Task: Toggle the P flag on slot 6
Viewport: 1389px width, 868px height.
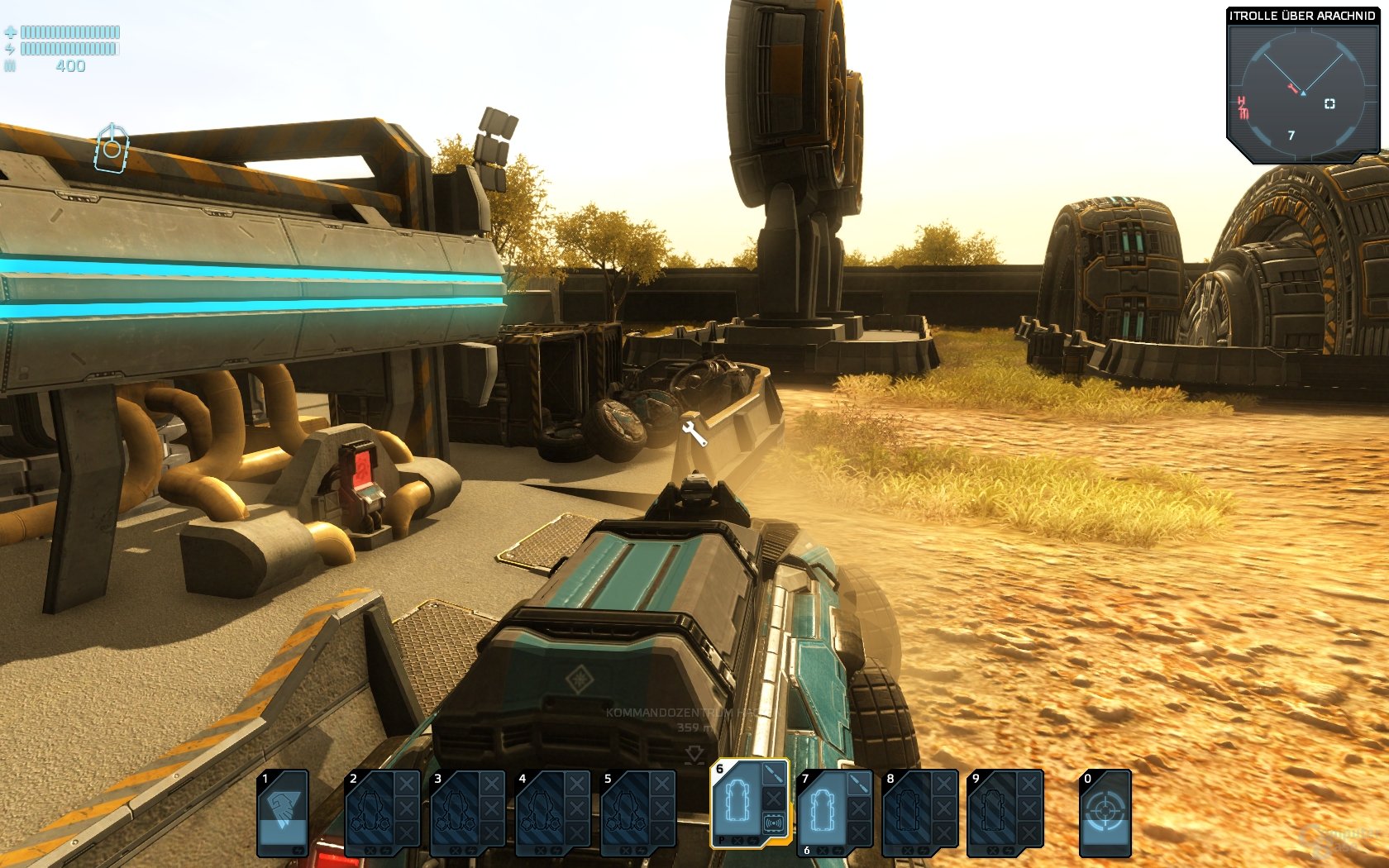Action: pyautogui.click(x=720, y=842)
